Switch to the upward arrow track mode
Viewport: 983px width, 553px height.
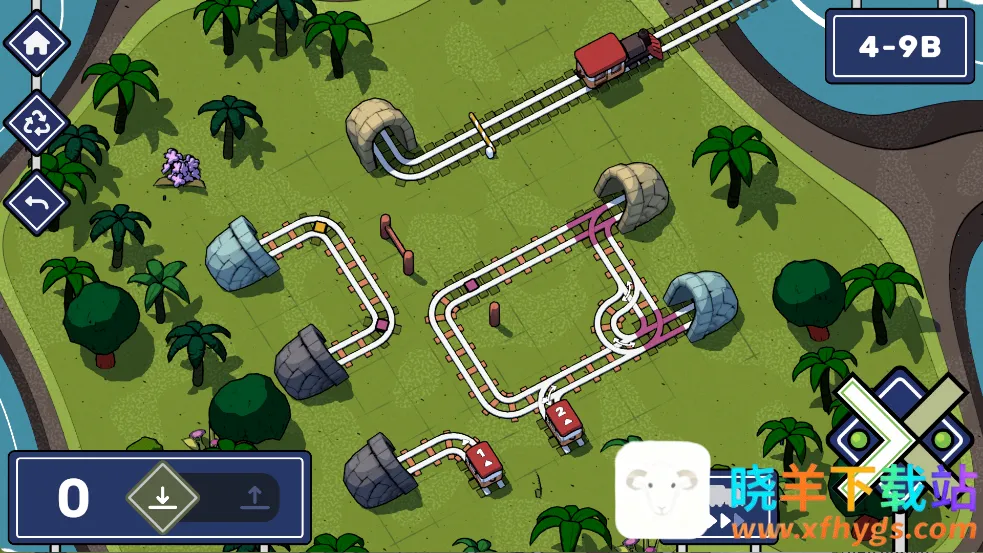click(x=254, y=497)
